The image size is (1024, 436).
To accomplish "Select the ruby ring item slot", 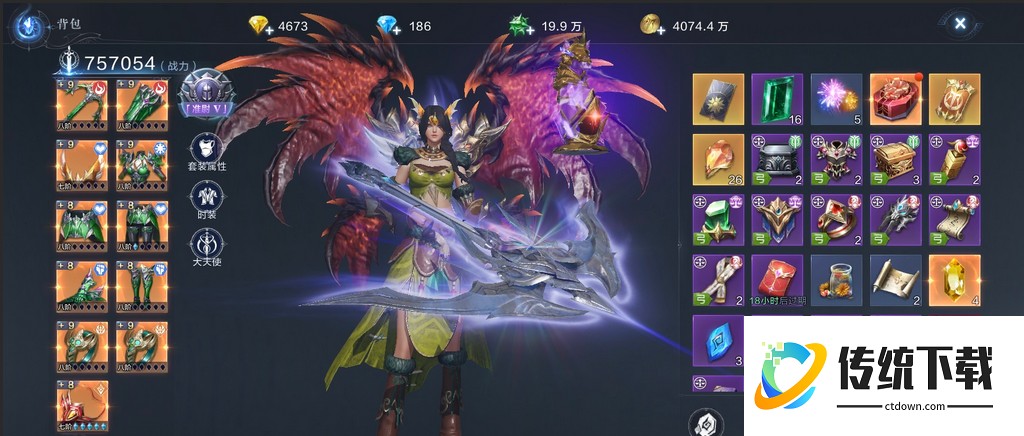I will click(836, 219).
